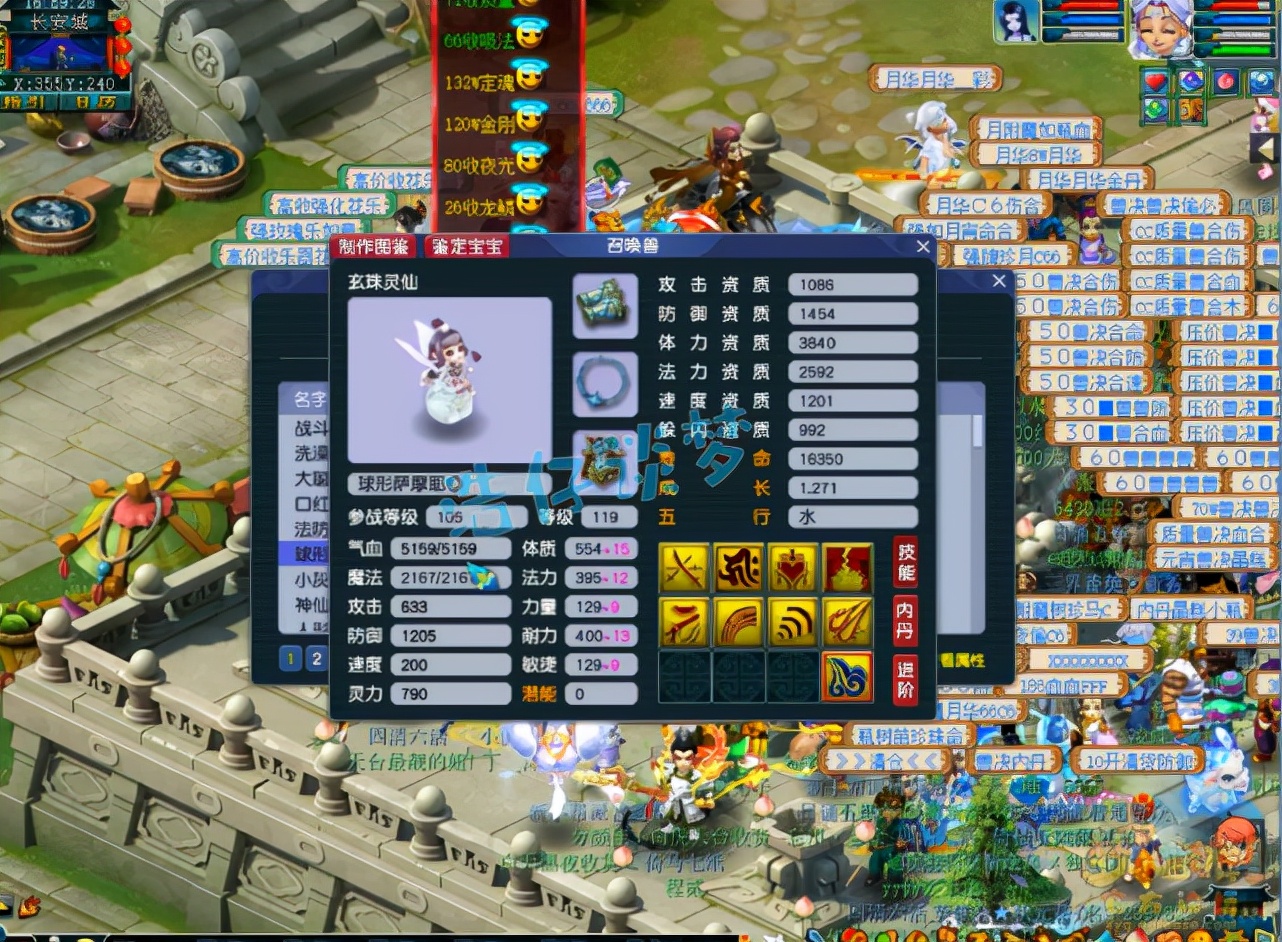The image size is (1282, 942).
Task: Expand the side panel arrow on right edge
Action: pos(1267,148)
